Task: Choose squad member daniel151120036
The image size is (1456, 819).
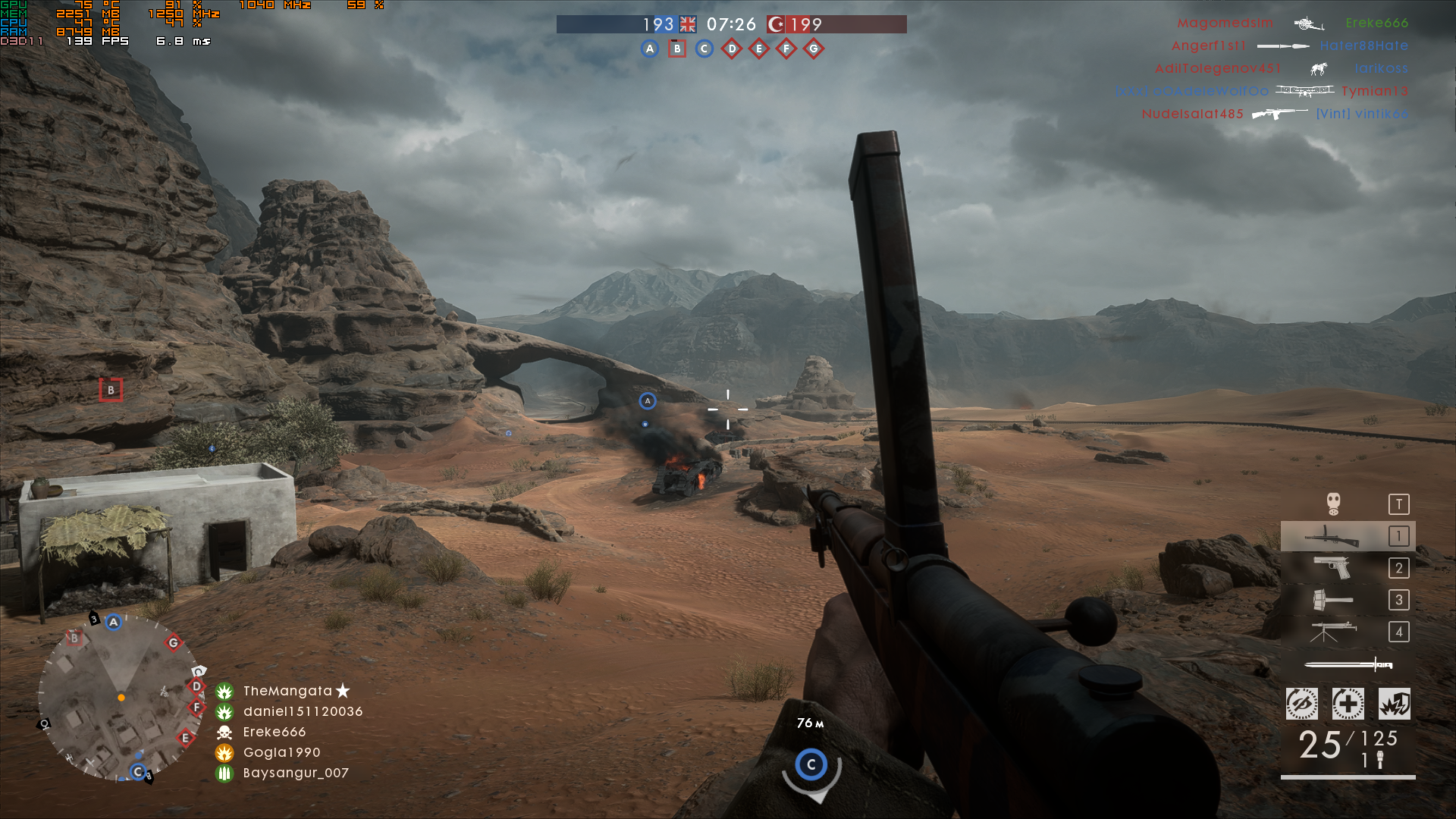Action: pos(303,711)
